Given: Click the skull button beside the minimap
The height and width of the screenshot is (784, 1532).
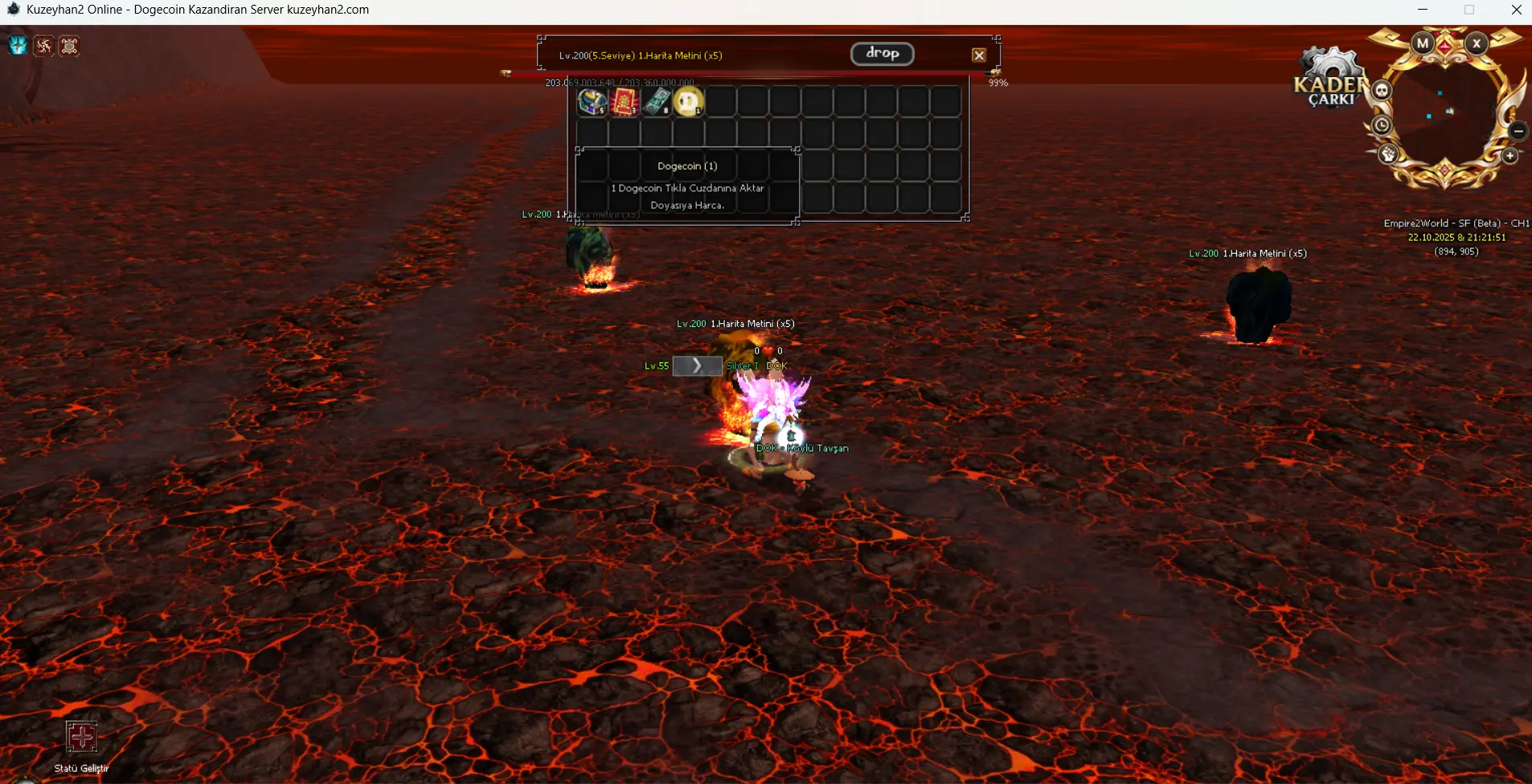Looking at the screenshot, I should click(1382, 90).
